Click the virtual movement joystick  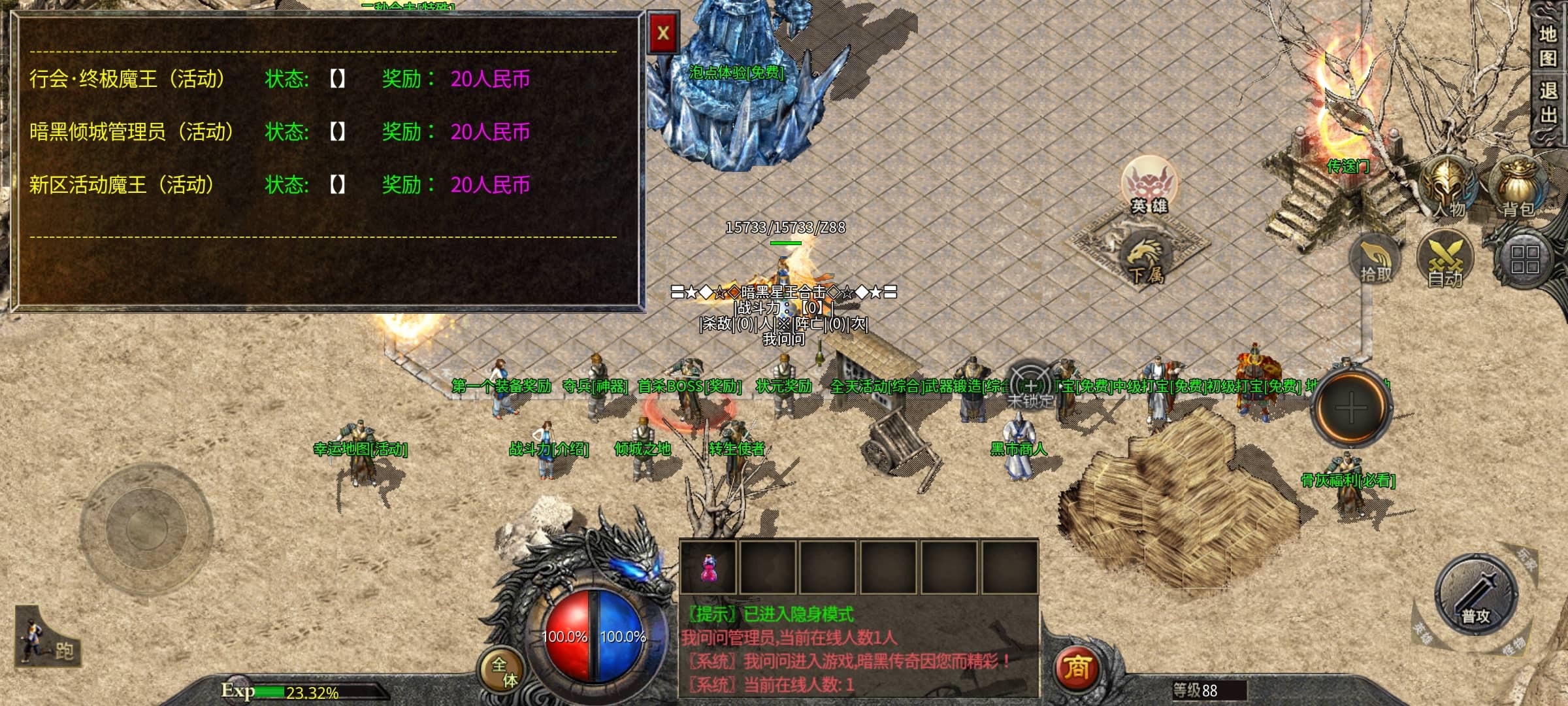click(146, 527)
